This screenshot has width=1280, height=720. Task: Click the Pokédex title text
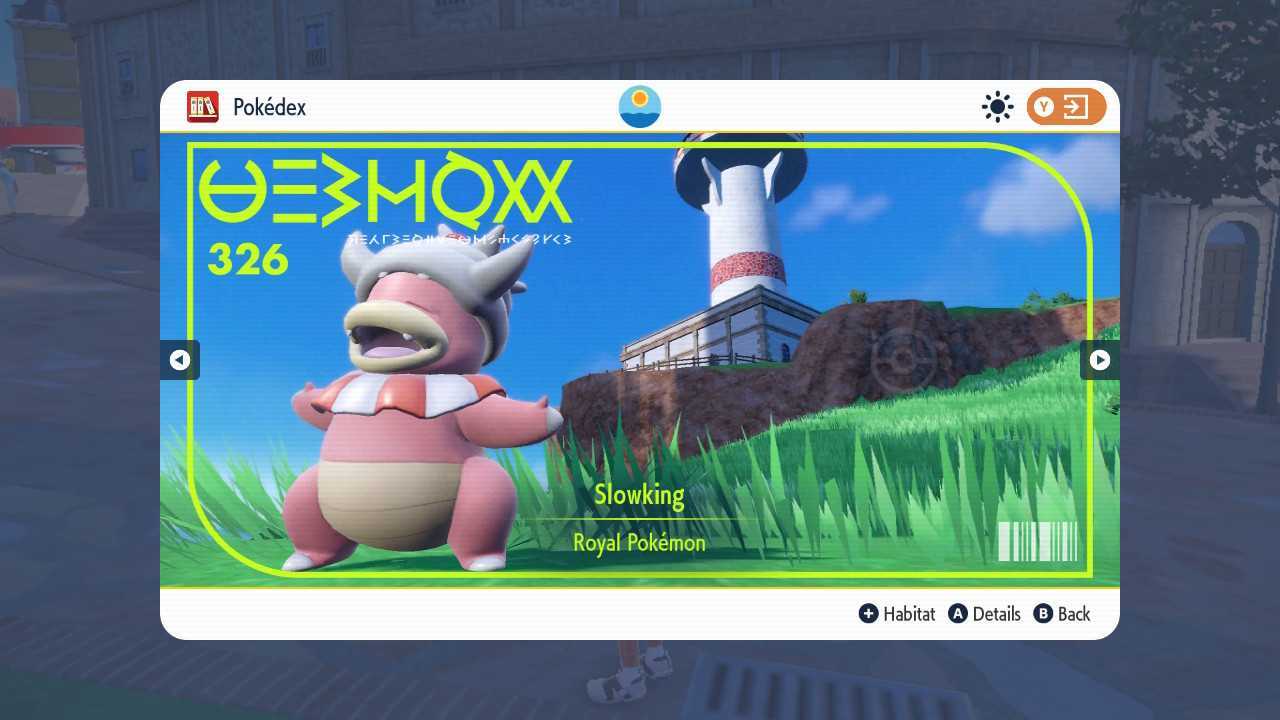(270, 107)
